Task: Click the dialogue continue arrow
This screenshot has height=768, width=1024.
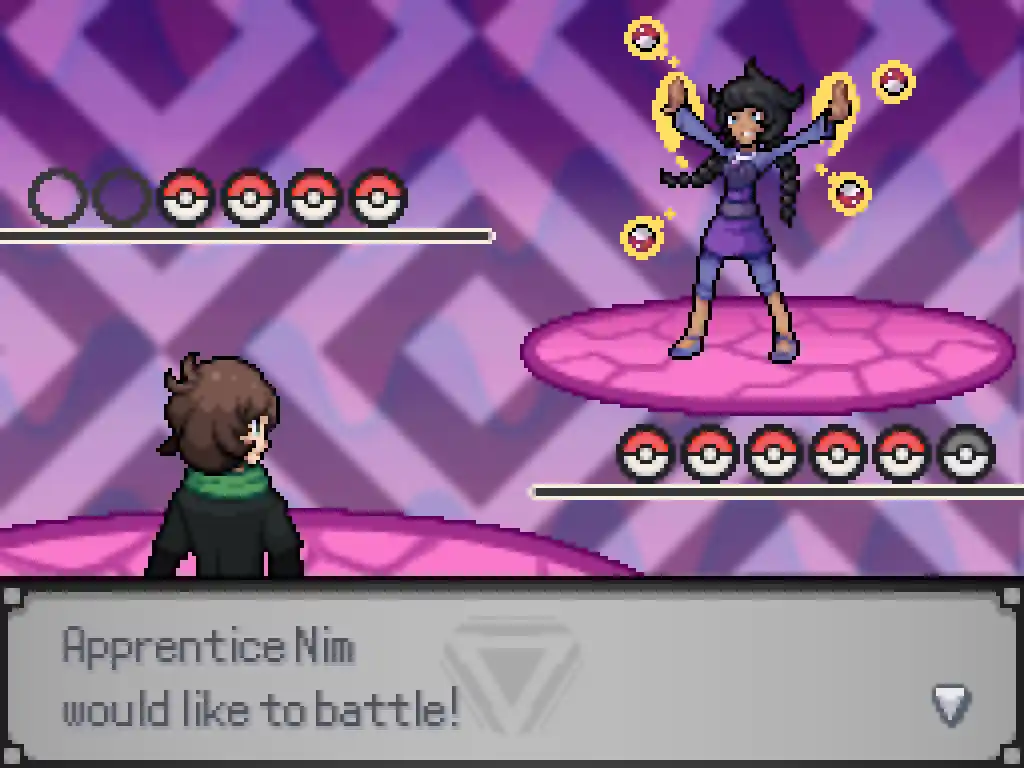Action: tap(951, 704)
